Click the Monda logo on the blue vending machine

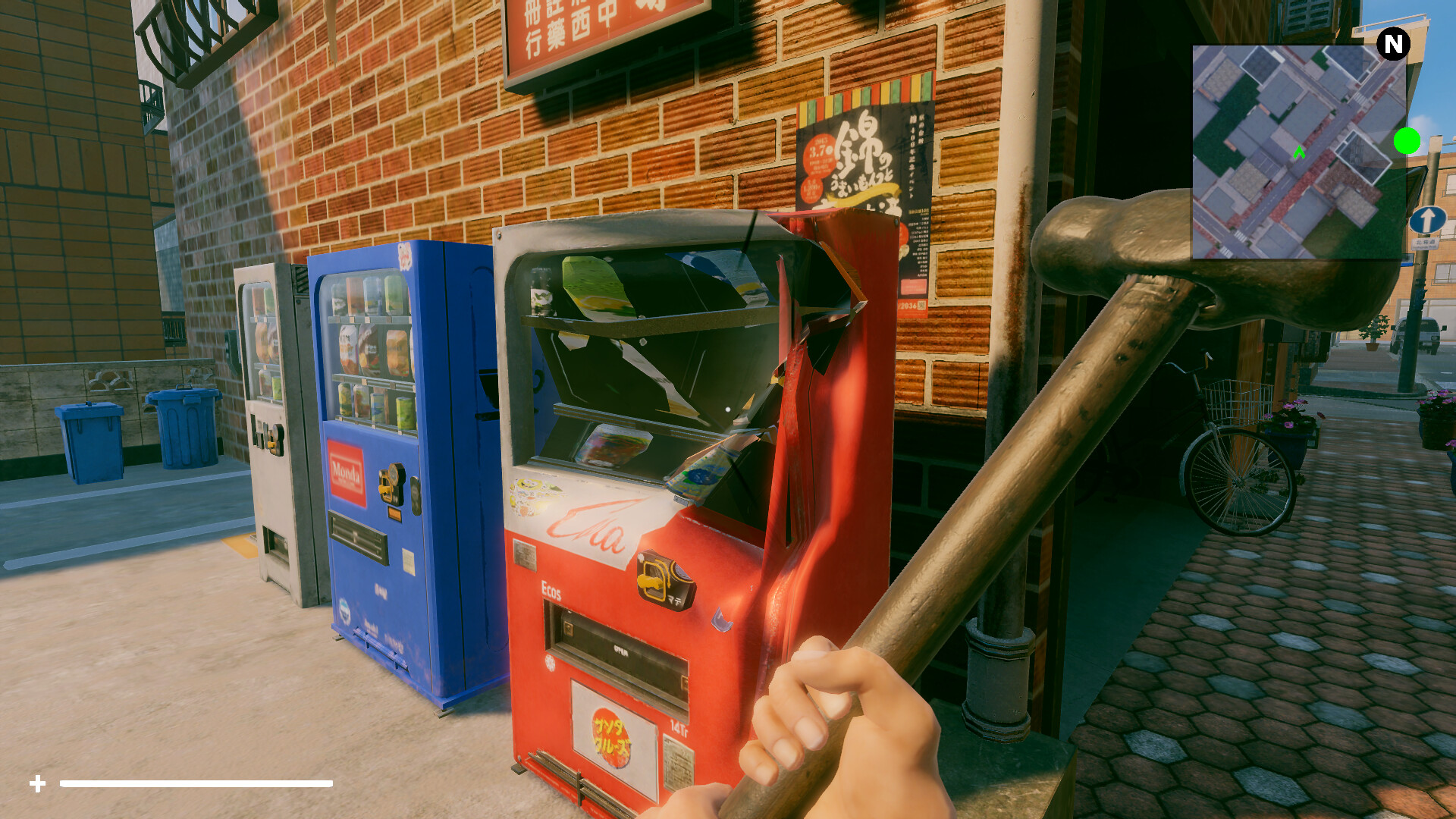click(x=347, y=473)
